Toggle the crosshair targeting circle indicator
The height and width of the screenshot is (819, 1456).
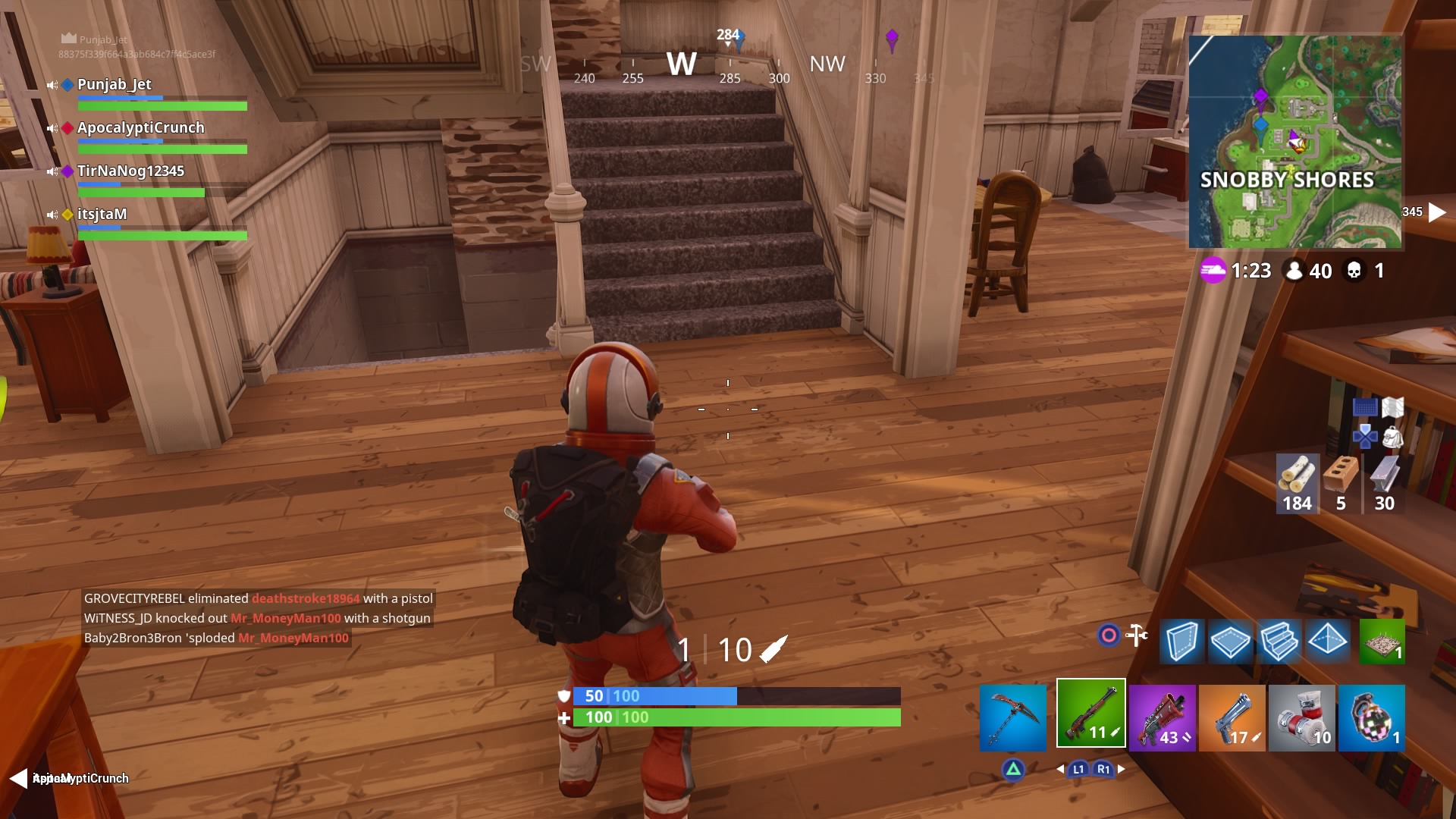point(1107,636)
